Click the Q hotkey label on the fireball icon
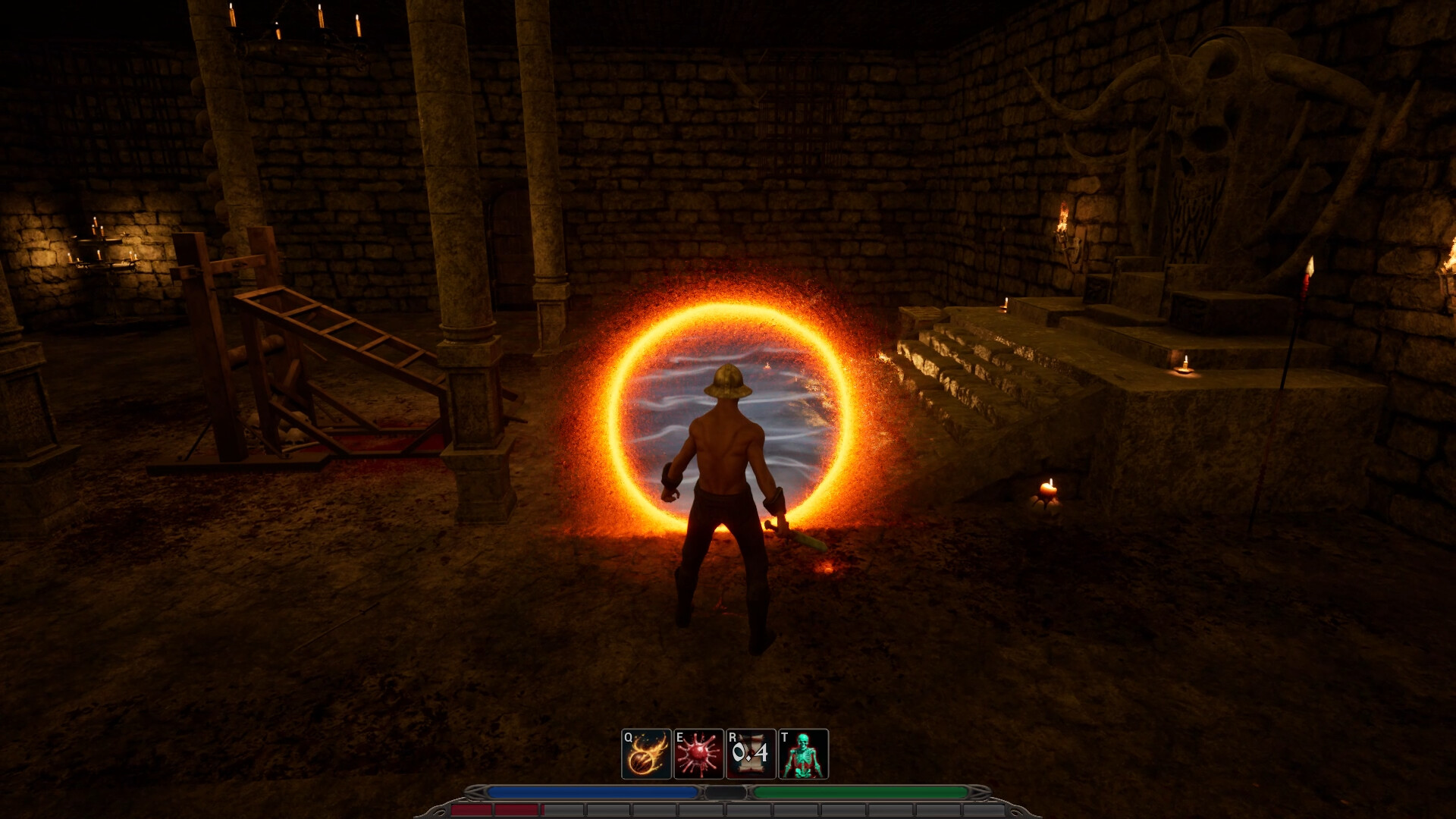This screenshot has width=1456, height=819. point(627,736)
